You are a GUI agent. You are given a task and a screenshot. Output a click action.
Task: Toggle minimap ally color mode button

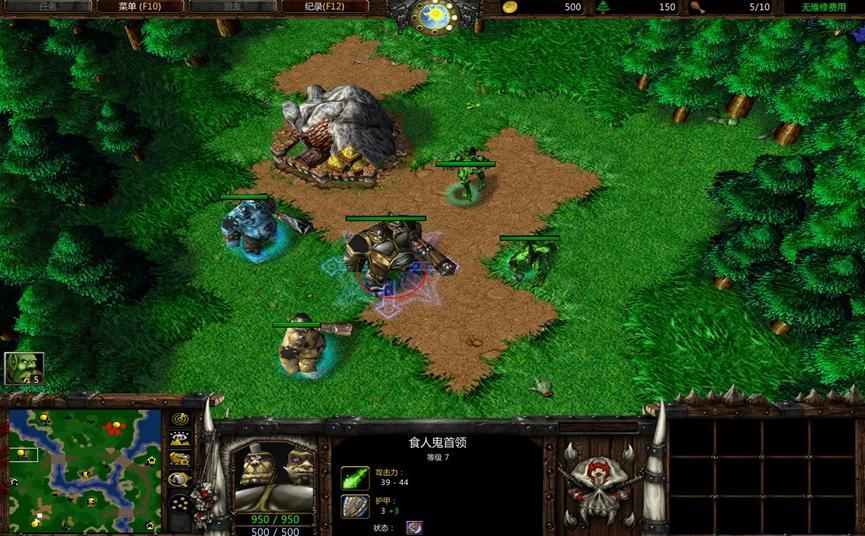pyautogui.click(x=180, y=459)
